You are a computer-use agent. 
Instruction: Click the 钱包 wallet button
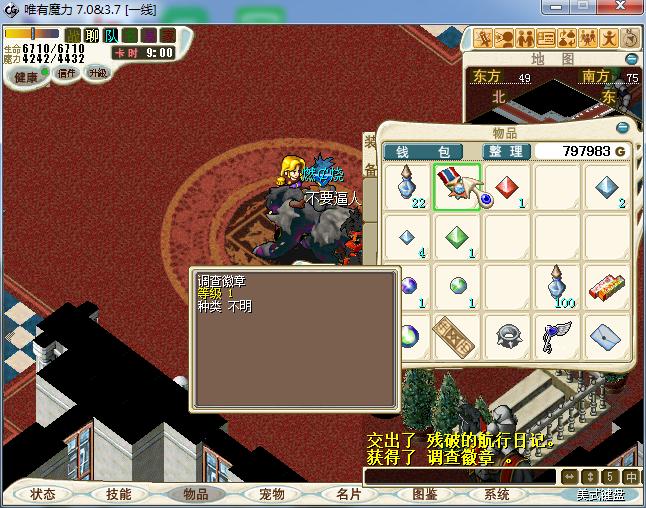[422, 151]
